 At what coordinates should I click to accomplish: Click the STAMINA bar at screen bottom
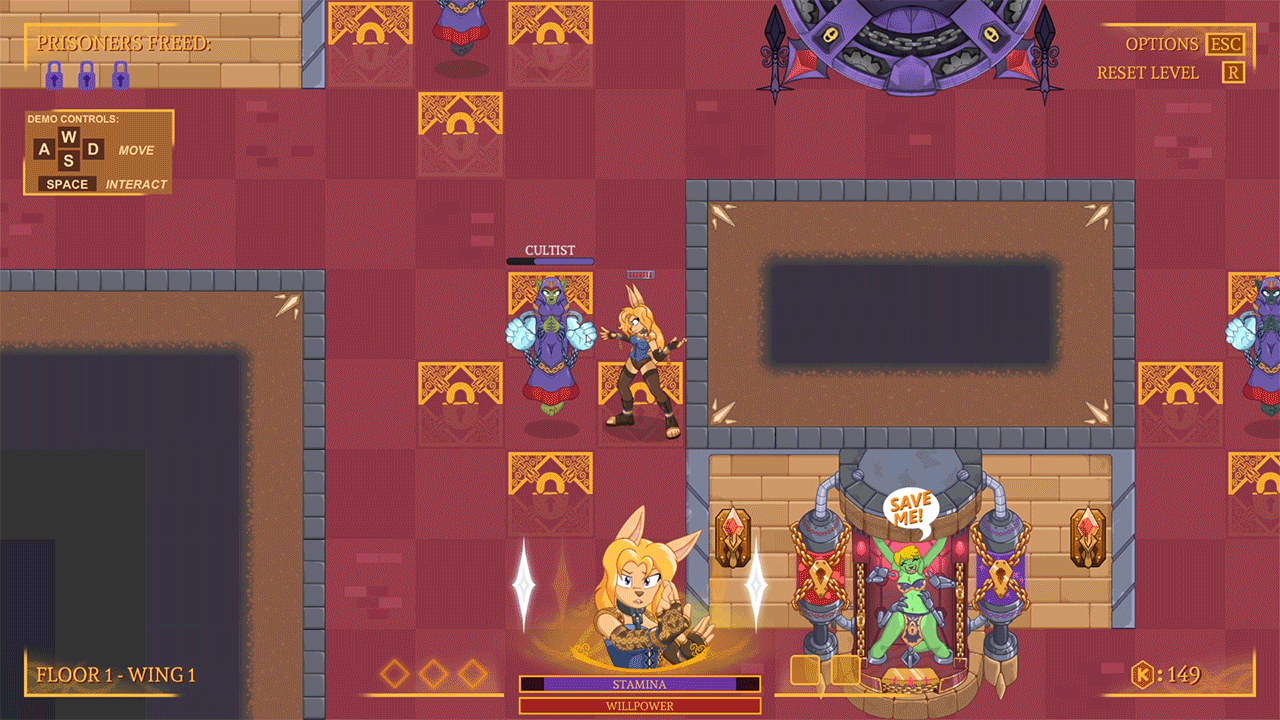[x=639, y=684]
